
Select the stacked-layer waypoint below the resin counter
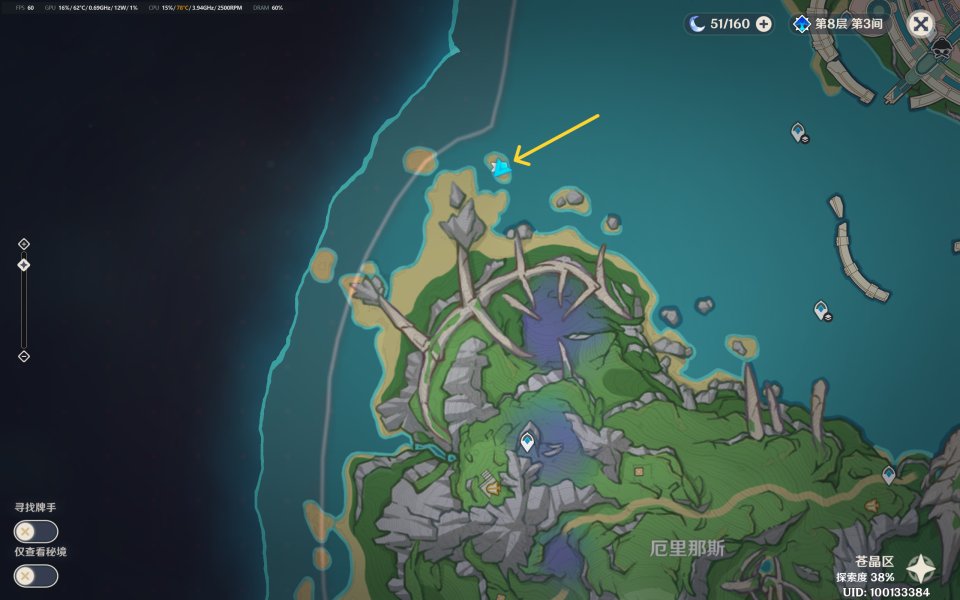pyautogui.click(x=798, y=132)
